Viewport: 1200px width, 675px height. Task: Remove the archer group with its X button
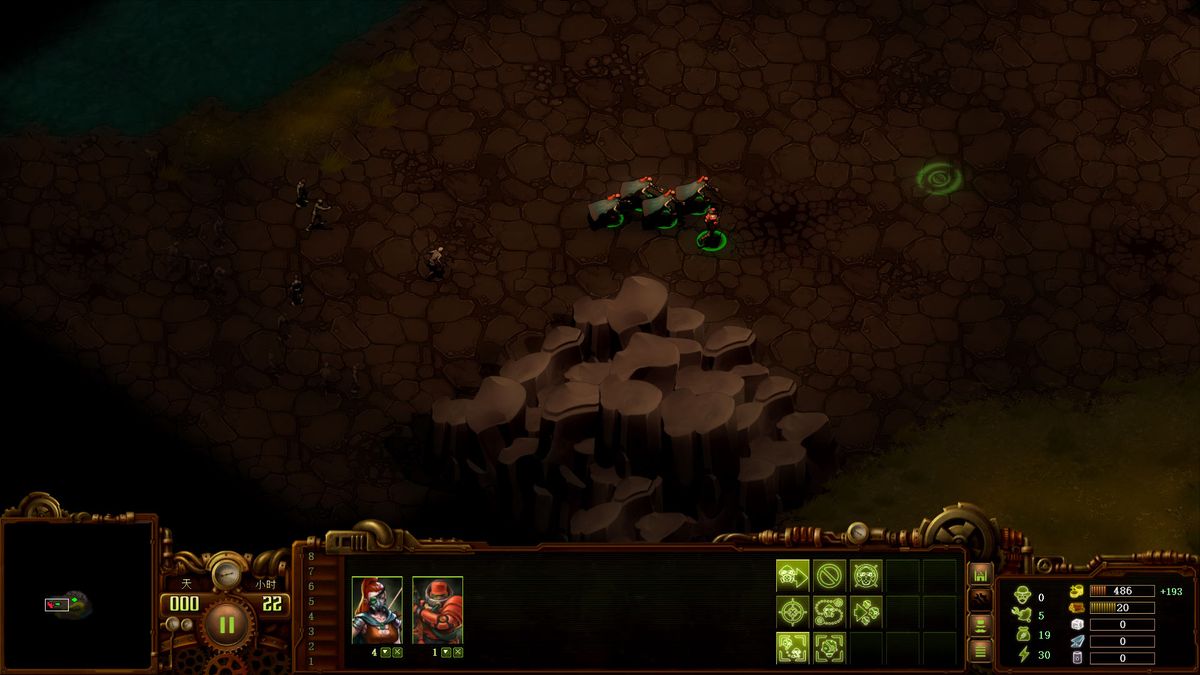(397, 652)
